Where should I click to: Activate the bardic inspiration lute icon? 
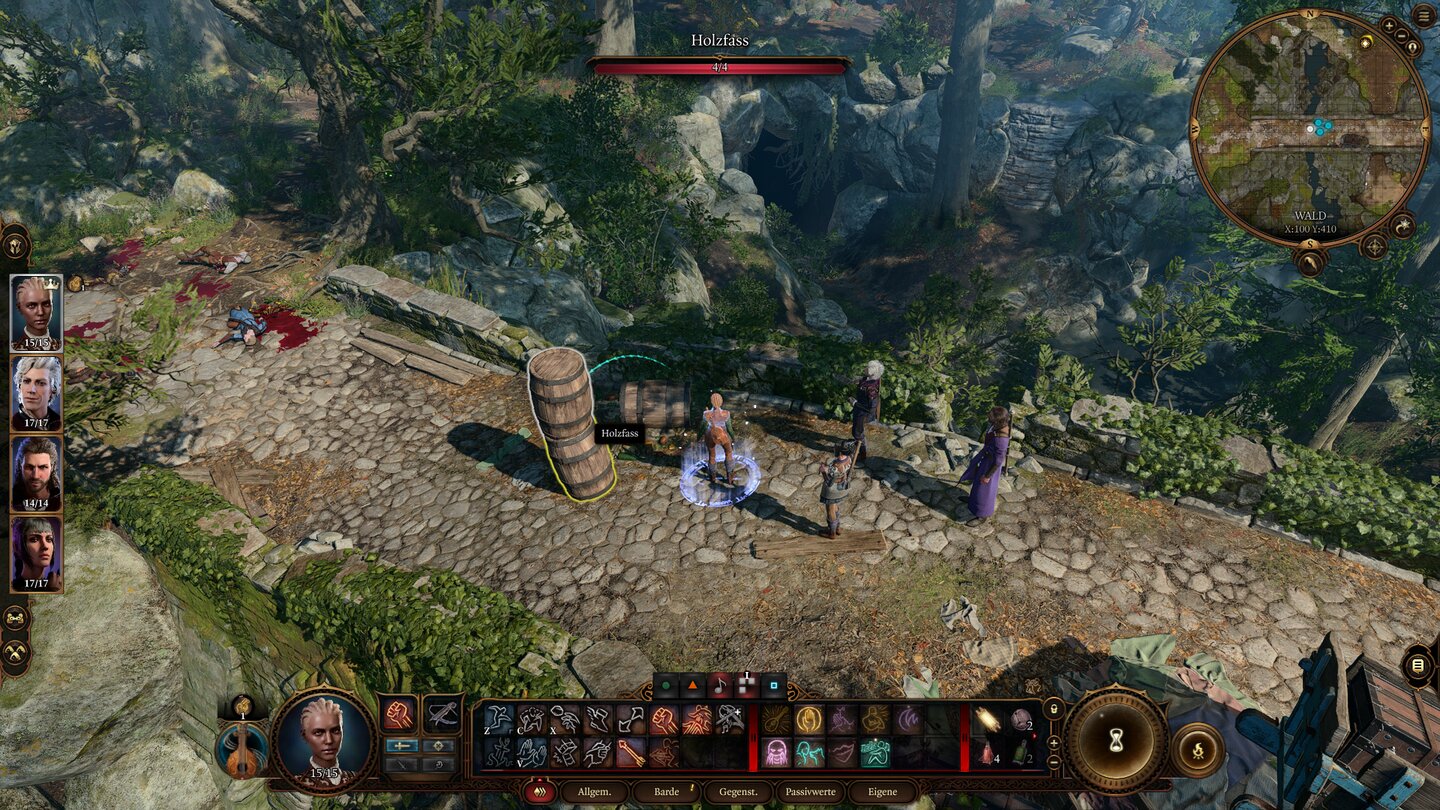tap(243, 750)
